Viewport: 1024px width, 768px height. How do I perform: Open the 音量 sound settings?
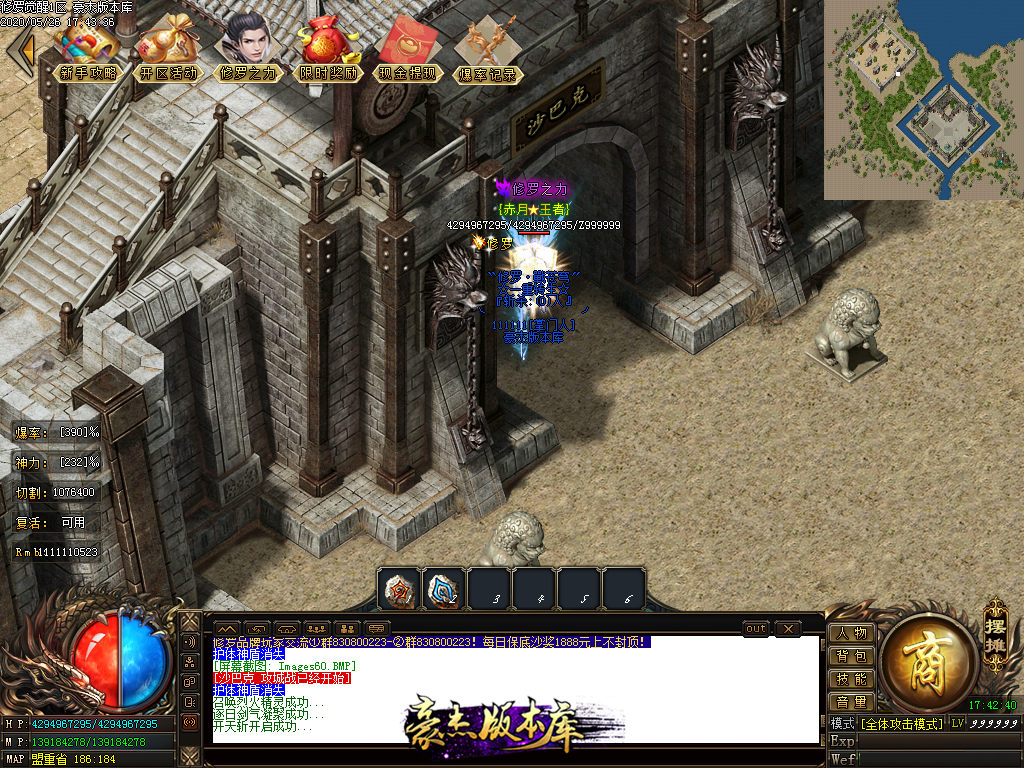coord(851,702)
